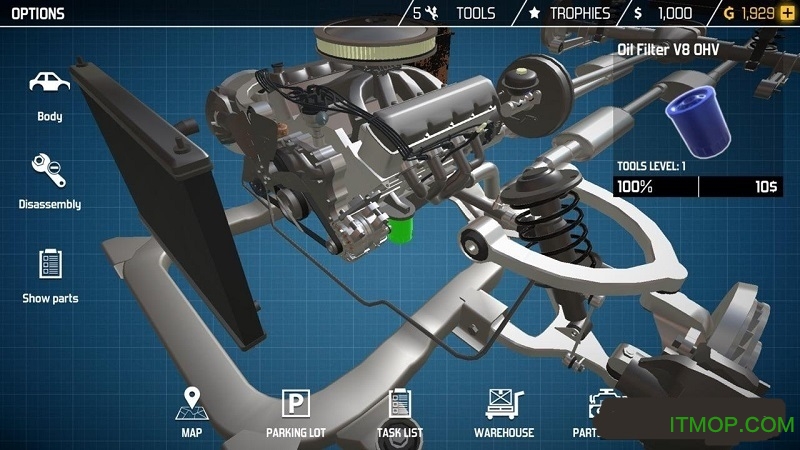The image size is (800, 450).
Task: Activate Disassembly mode
Action: [49, 180]
